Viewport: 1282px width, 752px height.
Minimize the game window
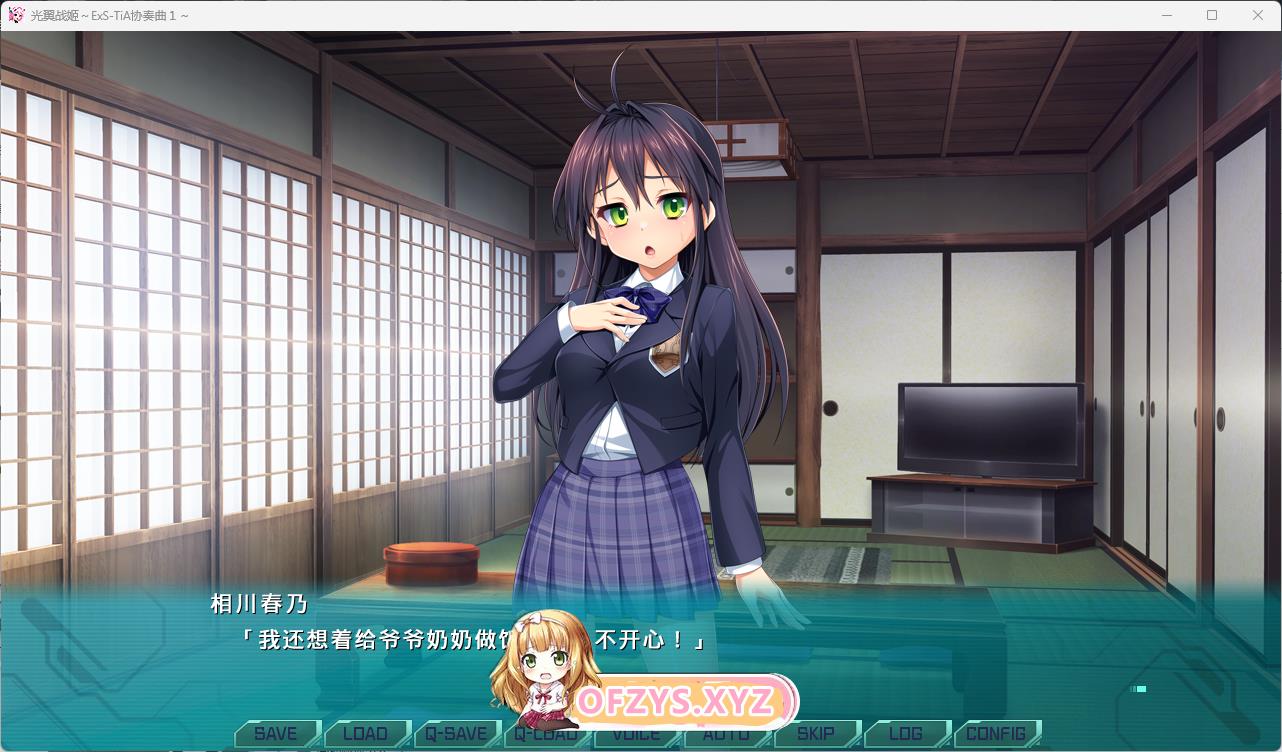tap(1166, 15)
